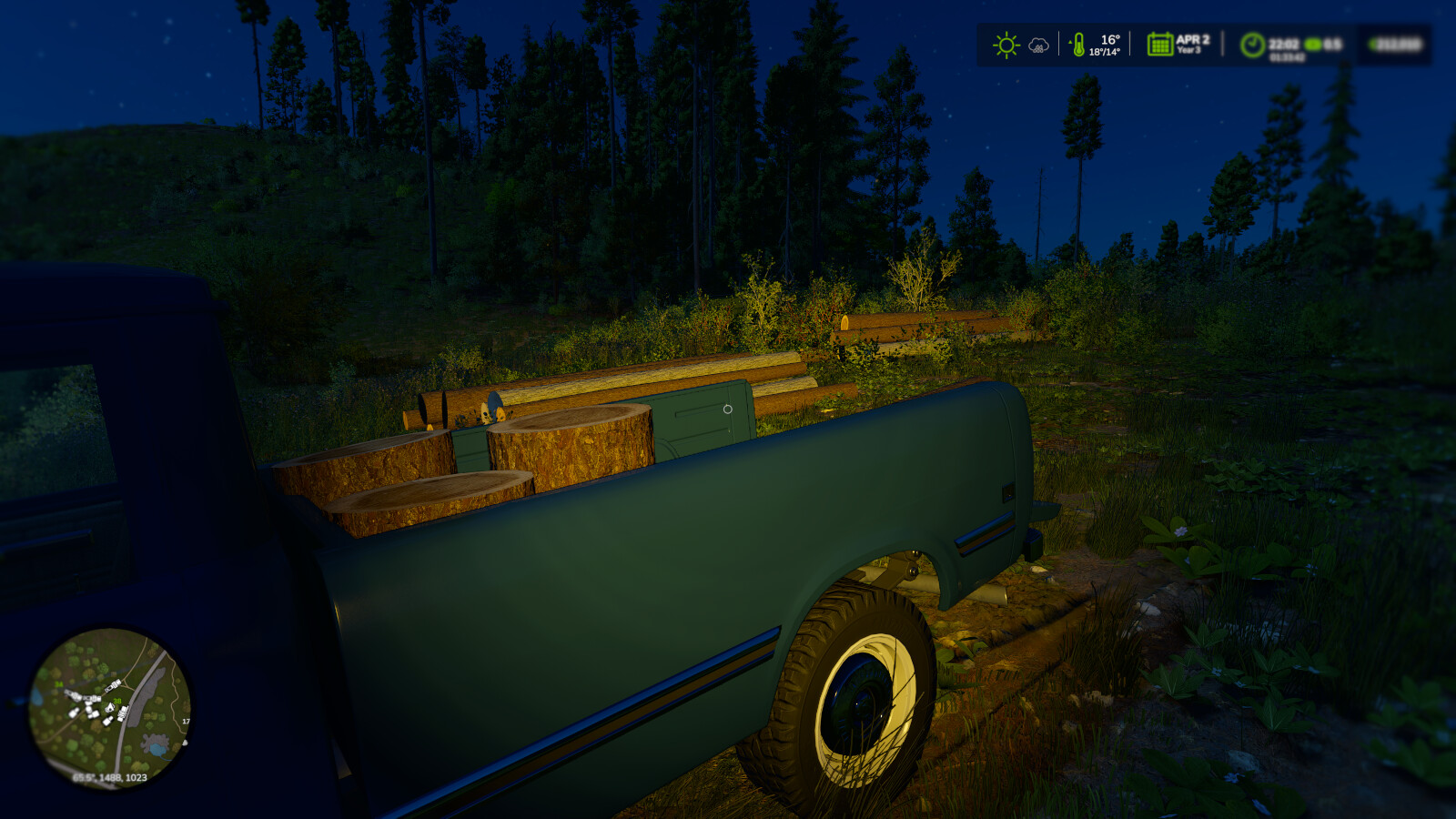Open the calendar showing APR 2
This screenshot has width=1456, height=819.
click(x=1159, y=44)
